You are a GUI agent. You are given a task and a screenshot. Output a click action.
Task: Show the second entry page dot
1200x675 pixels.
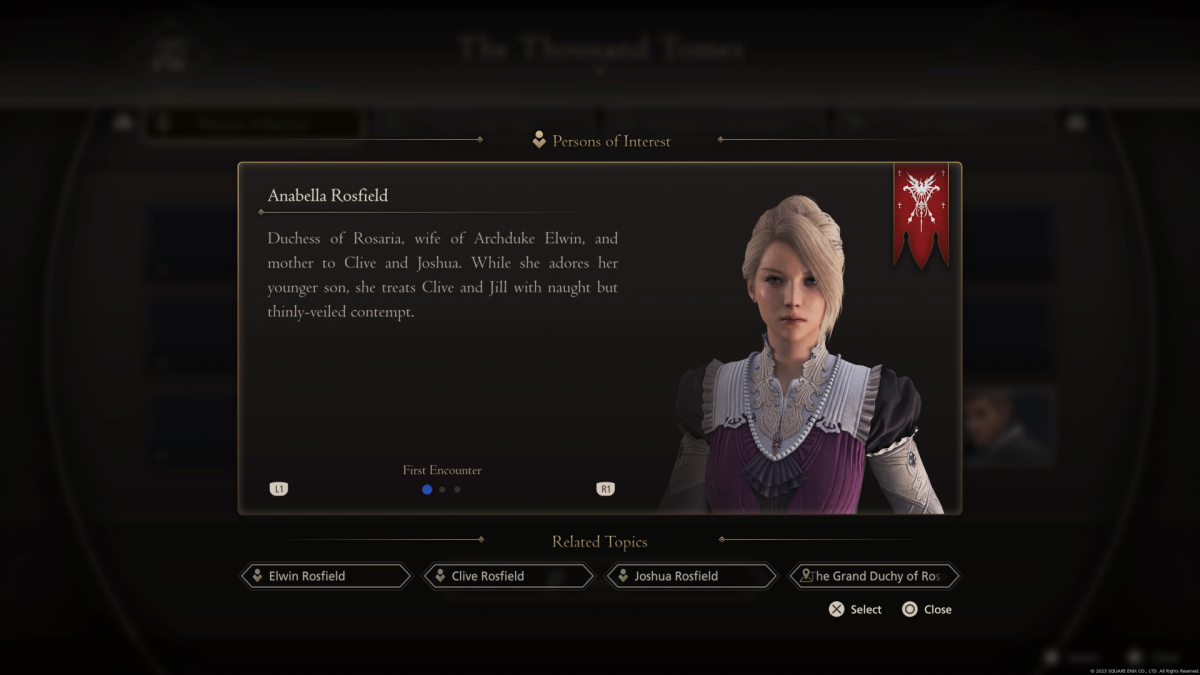[442, 489]
